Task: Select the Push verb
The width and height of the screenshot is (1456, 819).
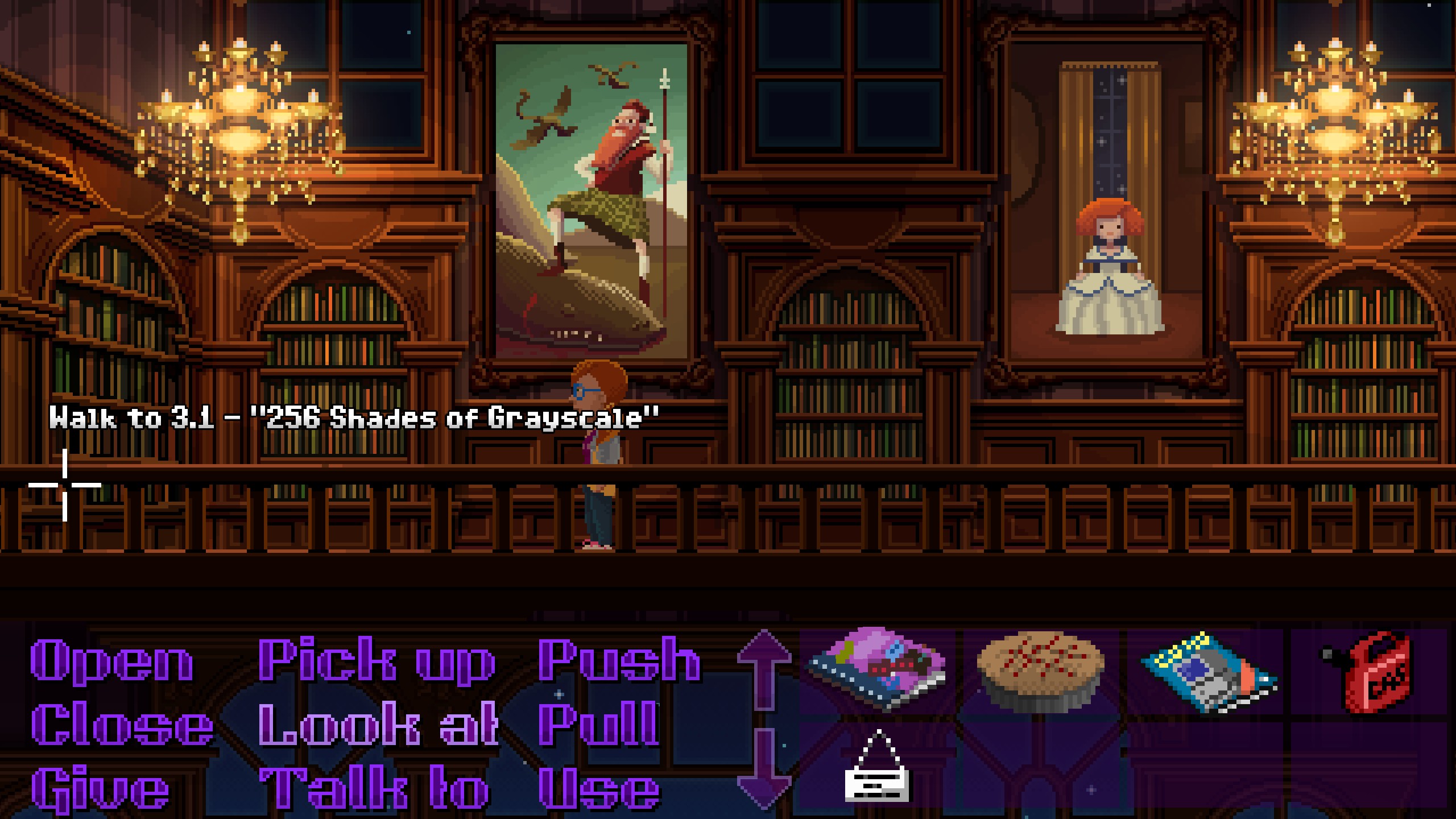Action: point(619,661)
